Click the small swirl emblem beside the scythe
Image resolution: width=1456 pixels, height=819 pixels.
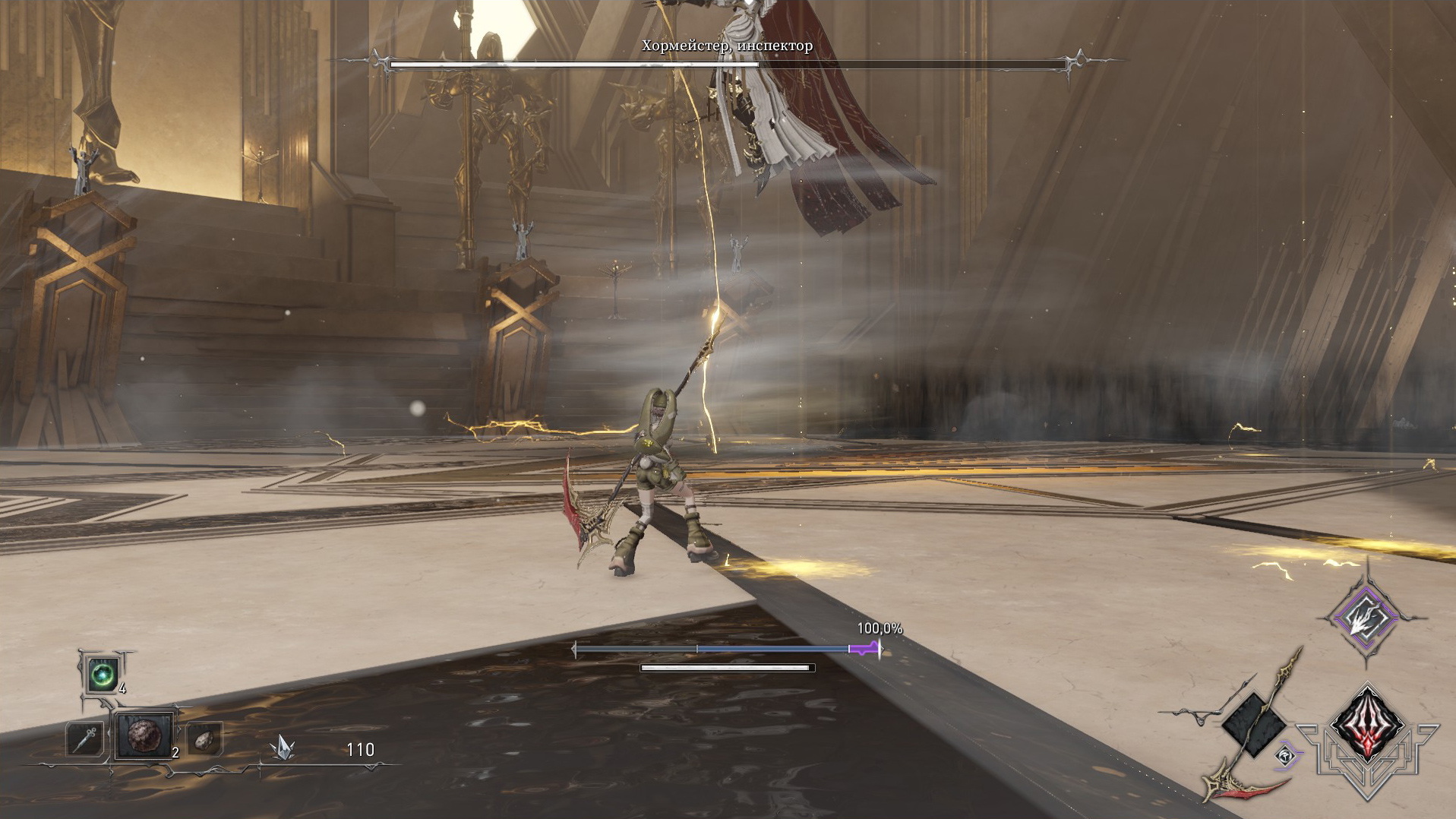[x=1285, y=756]
